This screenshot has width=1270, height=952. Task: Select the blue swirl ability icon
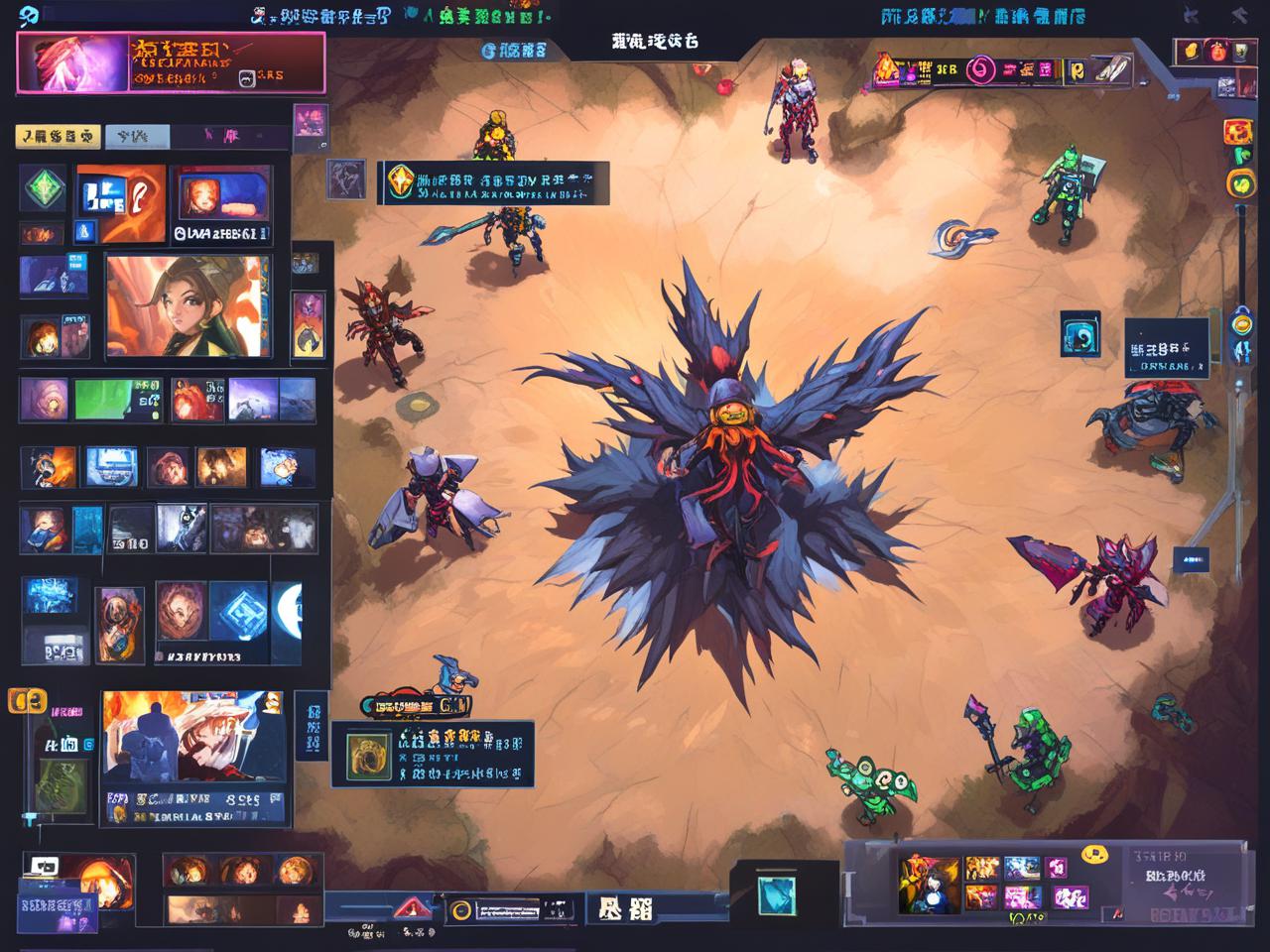(1079, 333)
